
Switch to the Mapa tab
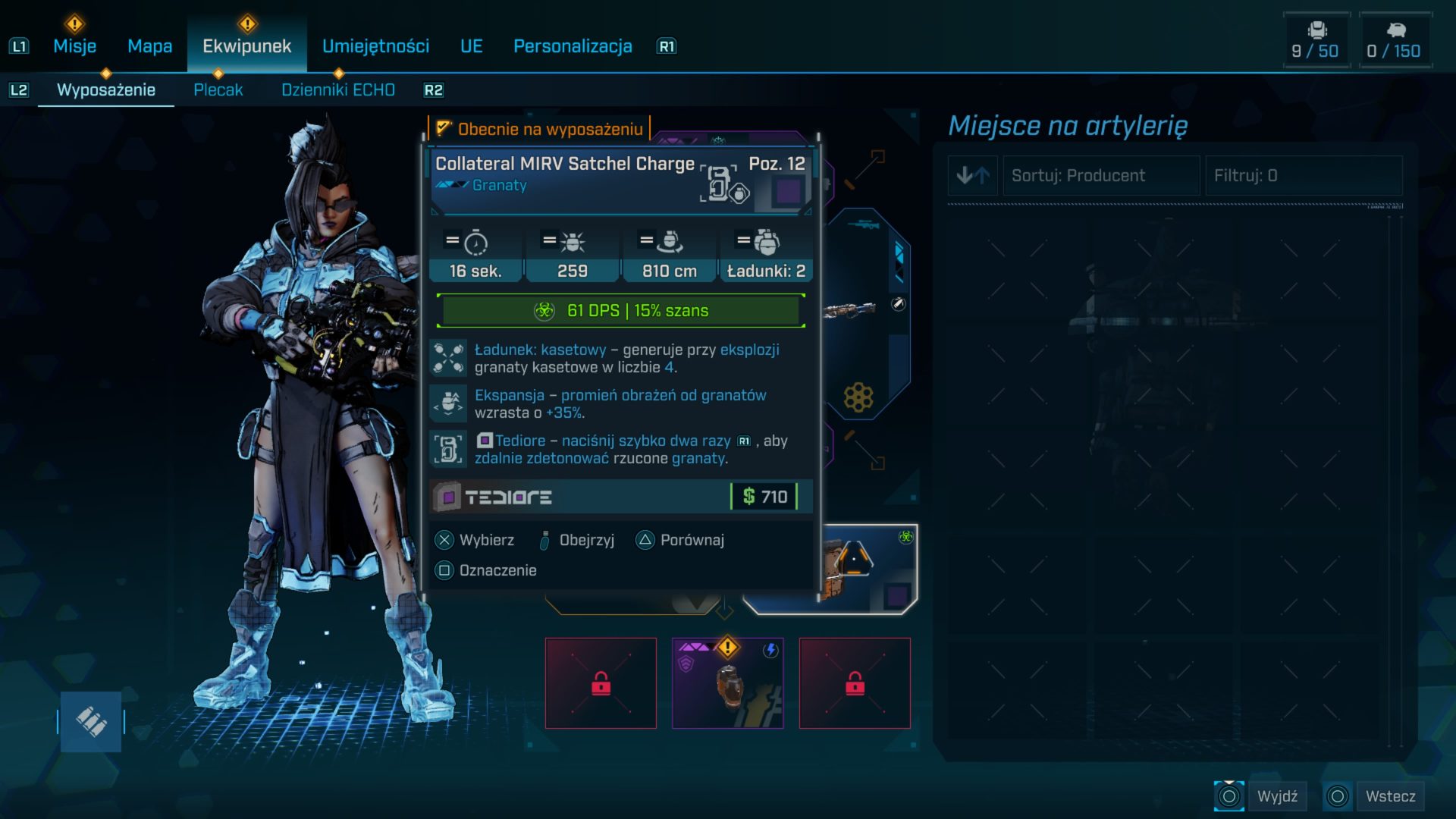149,46
